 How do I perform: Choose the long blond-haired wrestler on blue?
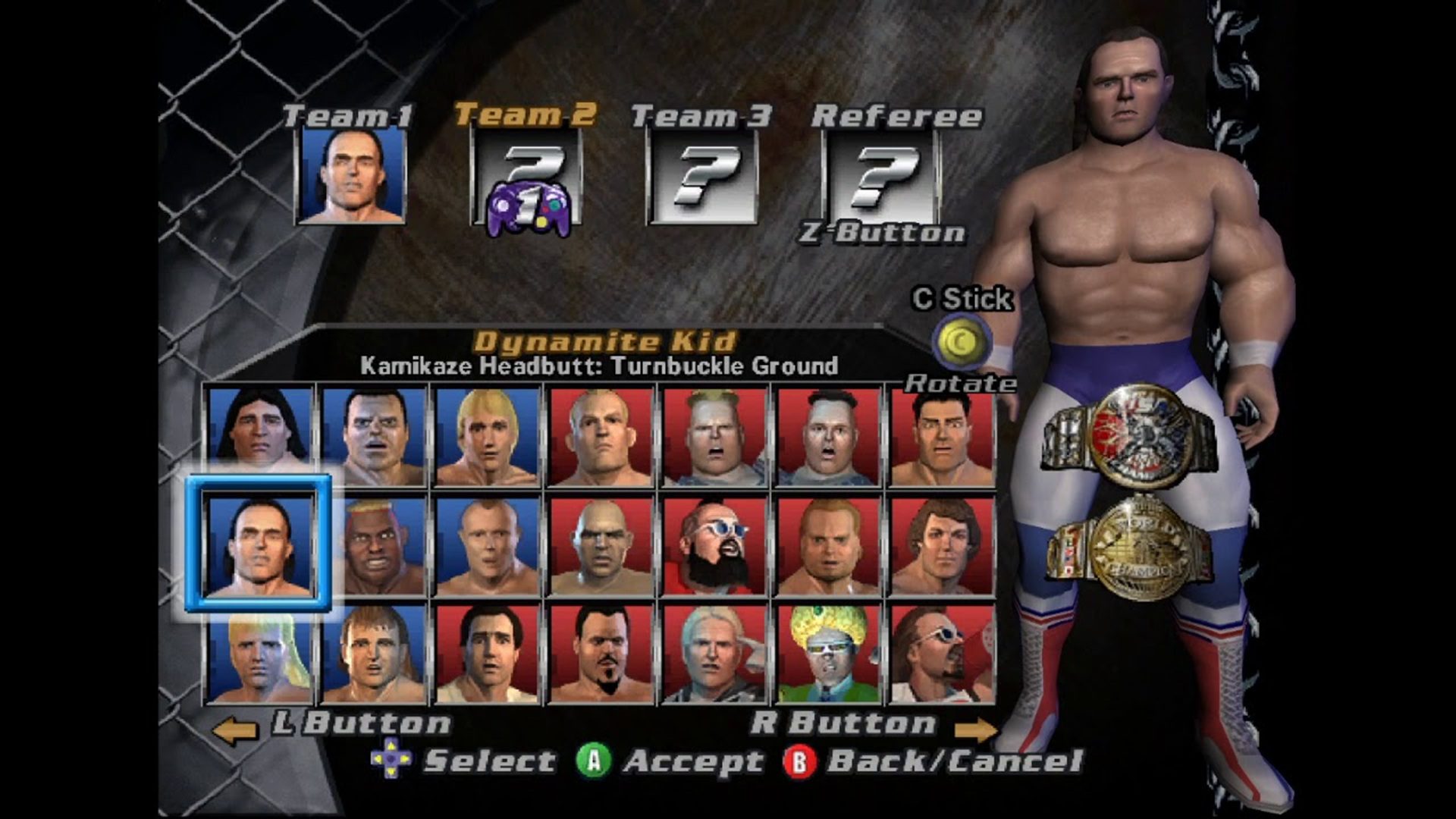(x=259, y=655)
